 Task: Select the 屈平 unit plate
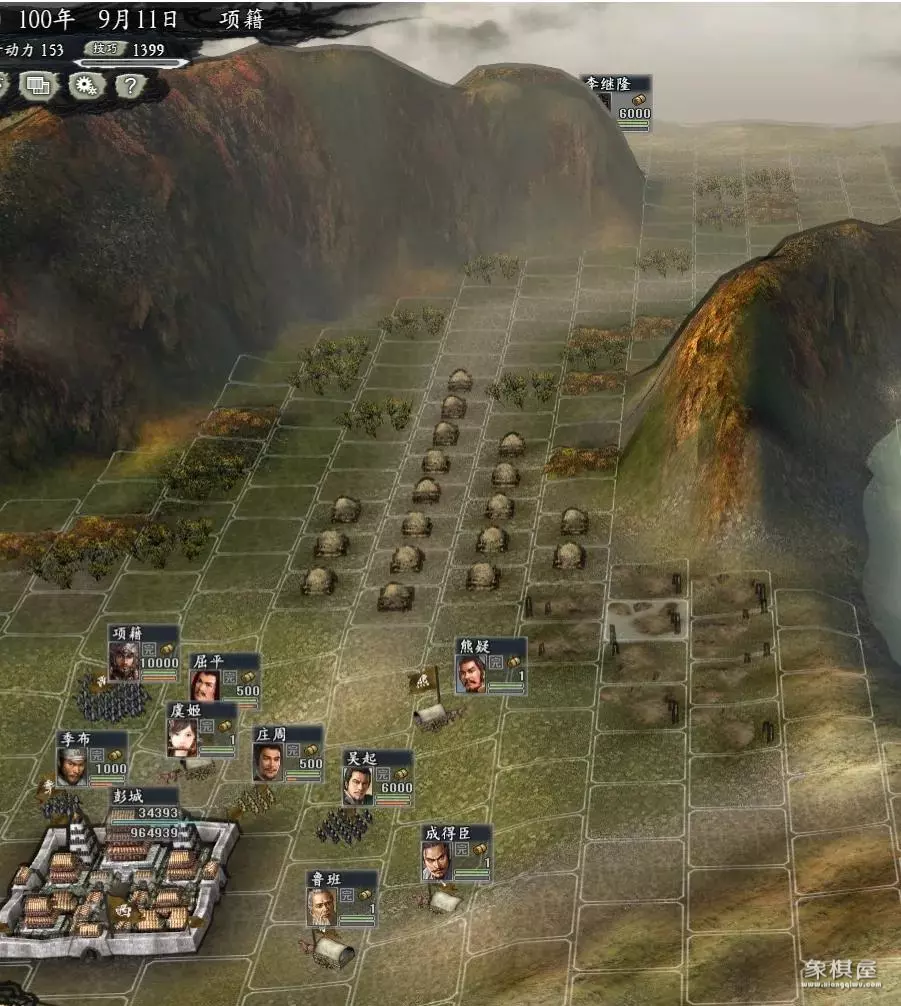tap(225, 680)
